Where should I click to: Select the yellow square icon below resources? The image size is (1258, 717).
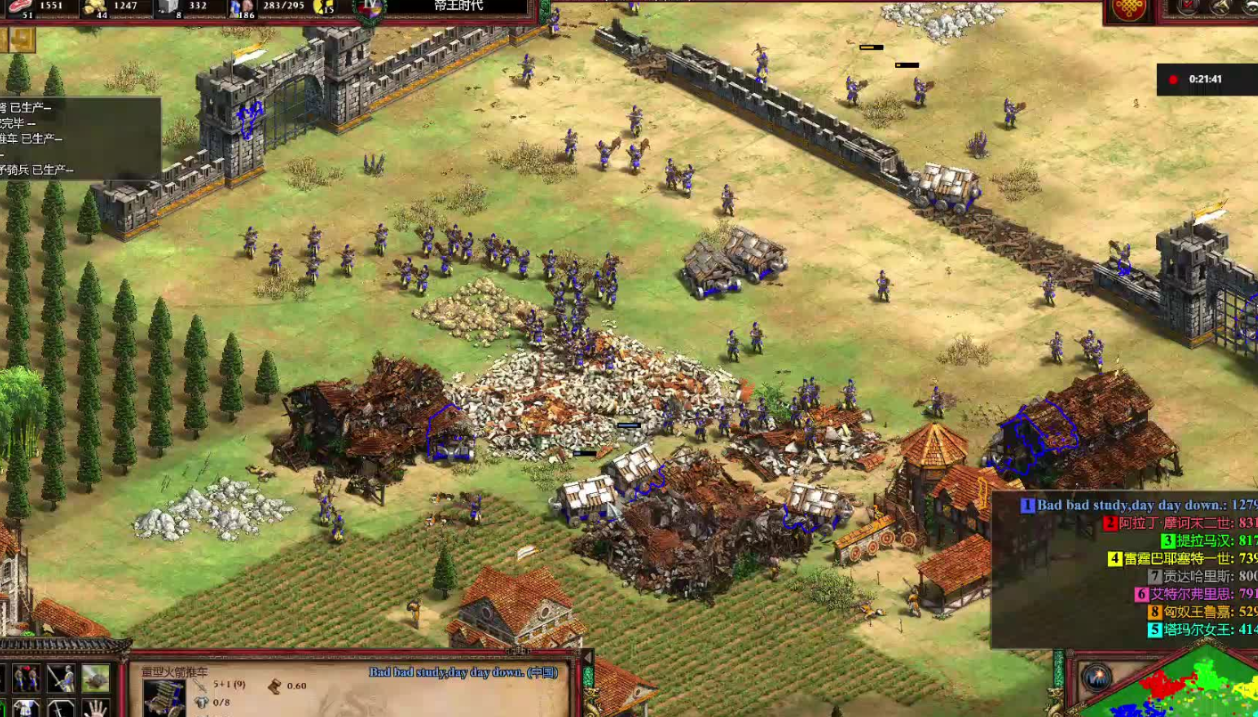(22, 39)
